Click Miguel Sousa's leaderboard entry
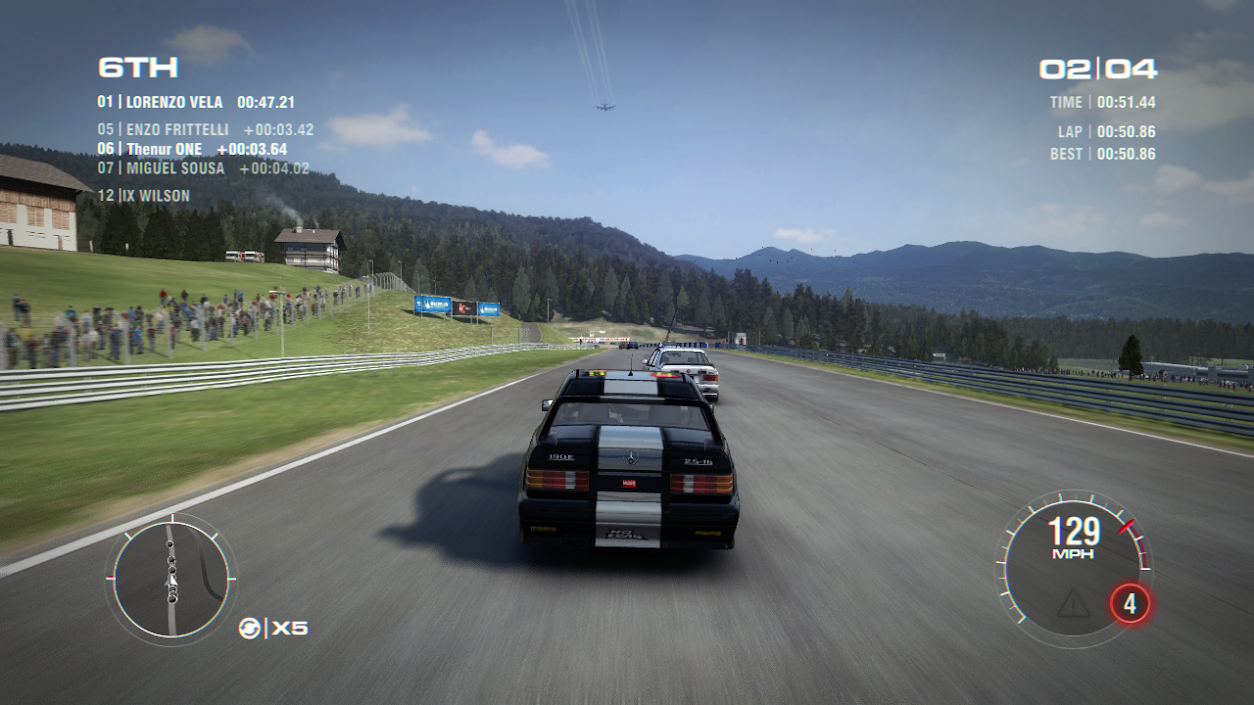1254x705 pixels. pyautogui.click(x=203, y=168)
